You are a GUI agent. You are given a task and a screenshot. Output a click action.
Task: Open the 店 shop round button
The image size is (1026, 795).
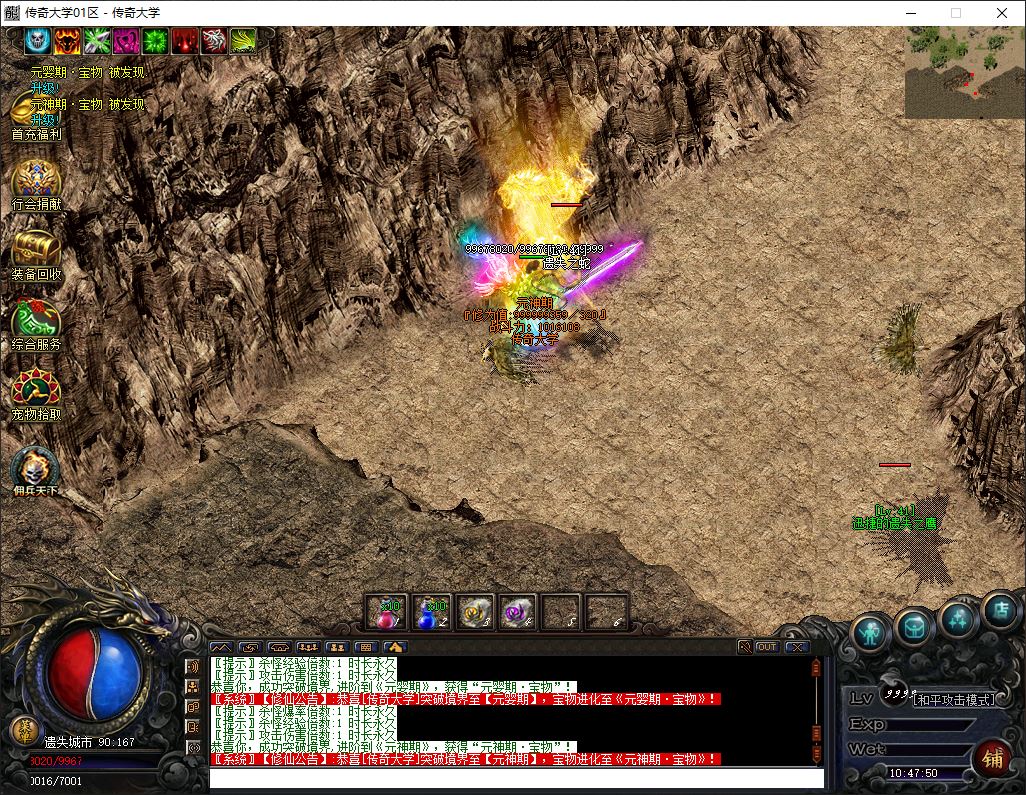[998, 609]
